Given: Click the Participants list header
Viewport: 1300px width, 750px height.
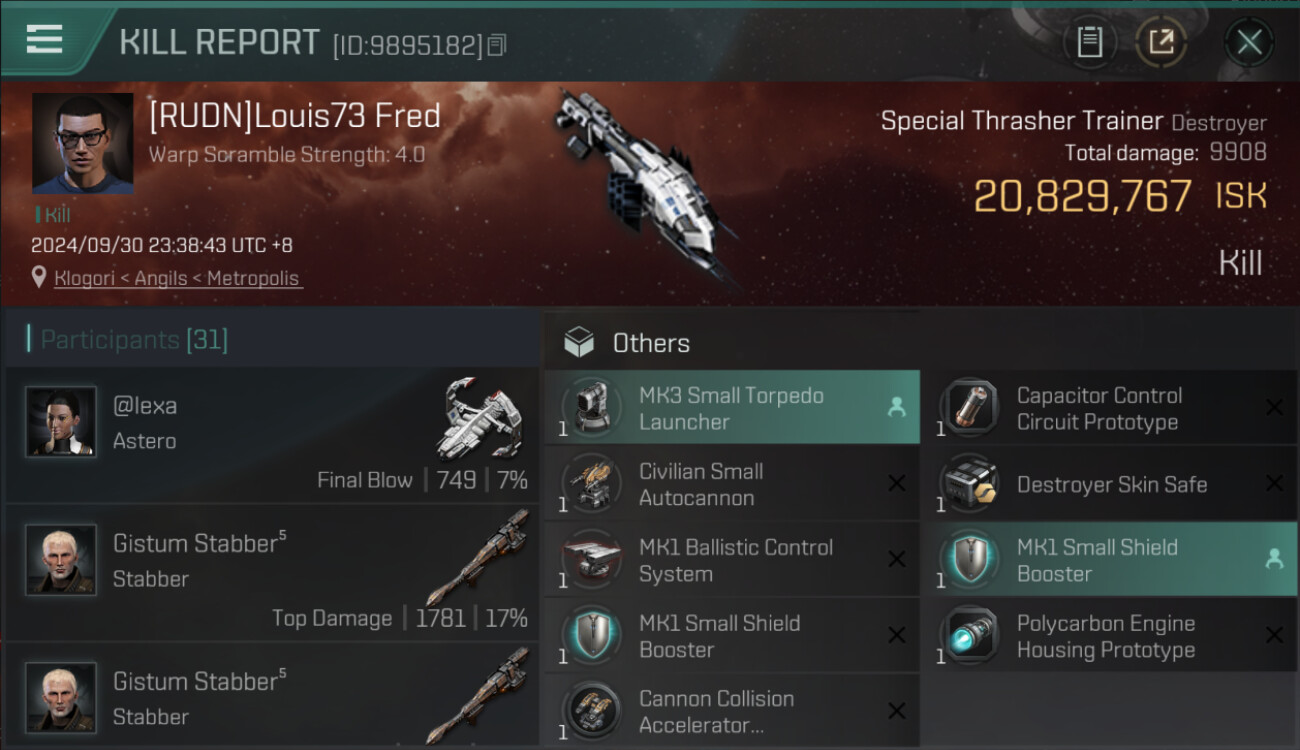Looking at the screenshot, I should [x=134, y=340].
